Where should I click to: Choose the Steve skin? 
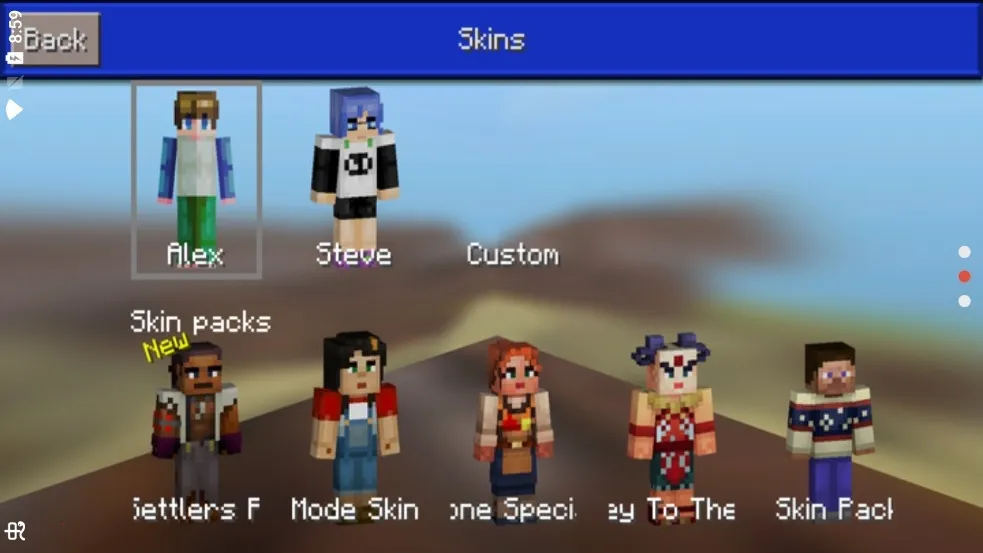[x=353, y=175]
